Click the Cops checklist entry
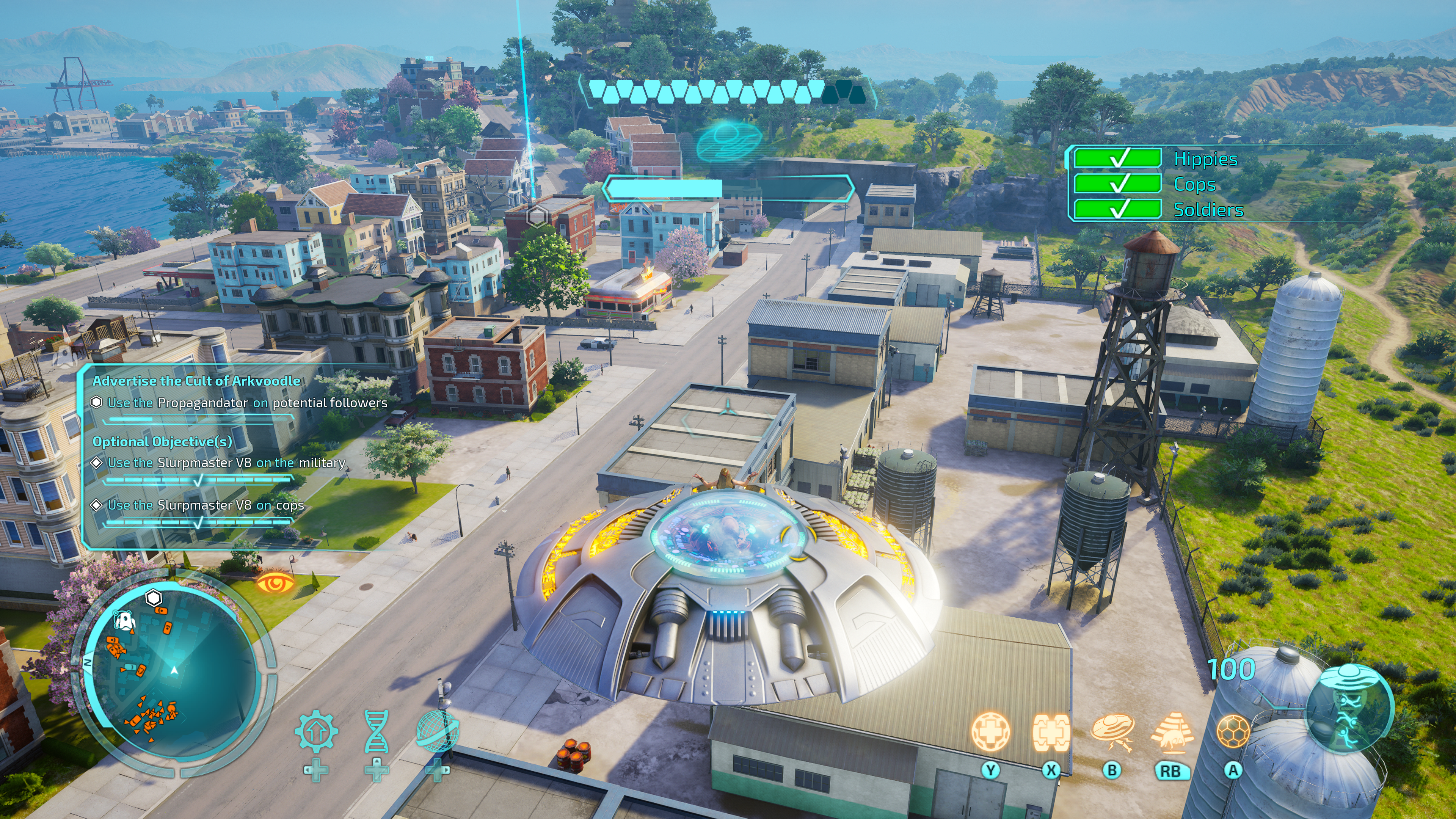 1194,184
